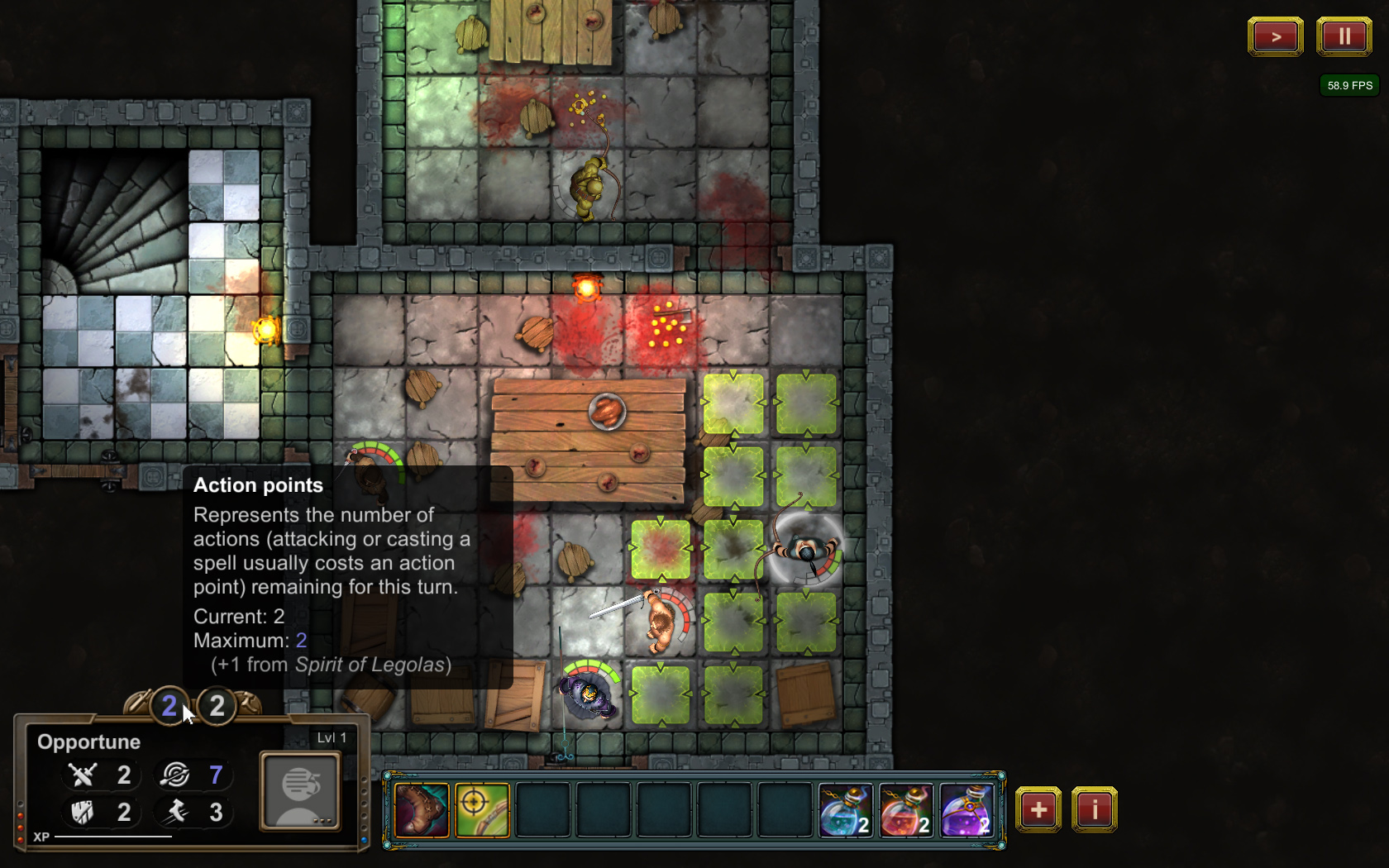
Task: Use the purple potion in the hotbar
Action: (x=967, y=810)
